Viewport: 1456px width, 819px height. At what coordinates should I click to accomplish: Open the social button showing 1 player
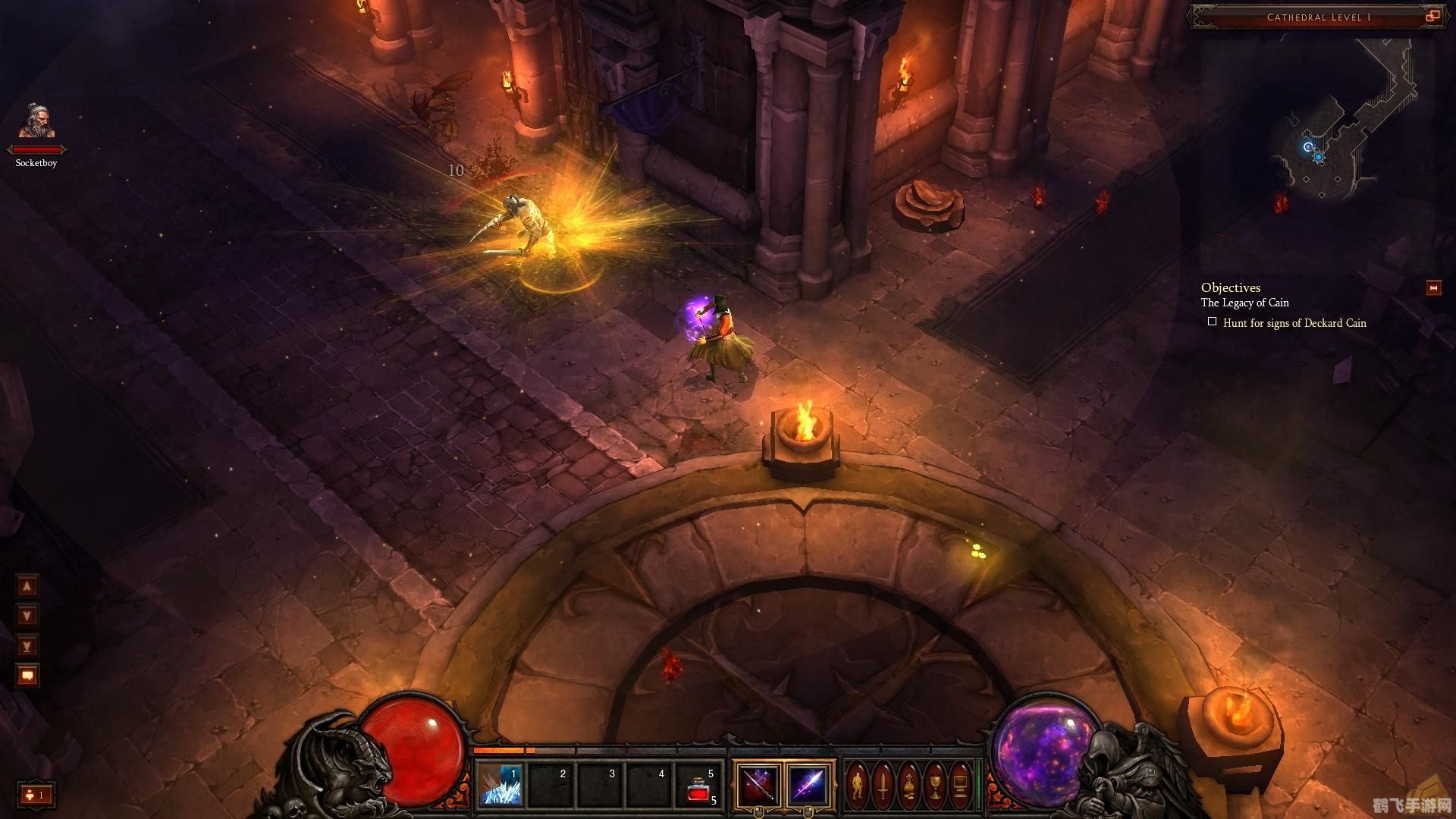pyautogui.click(x=36, y=795)
